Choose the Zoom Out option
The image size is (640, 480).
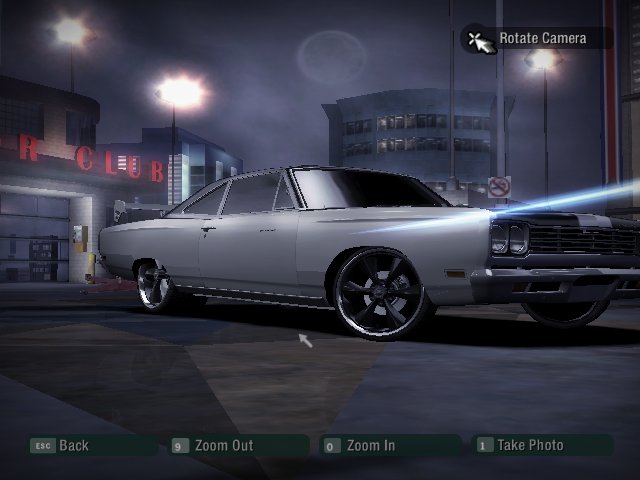coord(223,446)
